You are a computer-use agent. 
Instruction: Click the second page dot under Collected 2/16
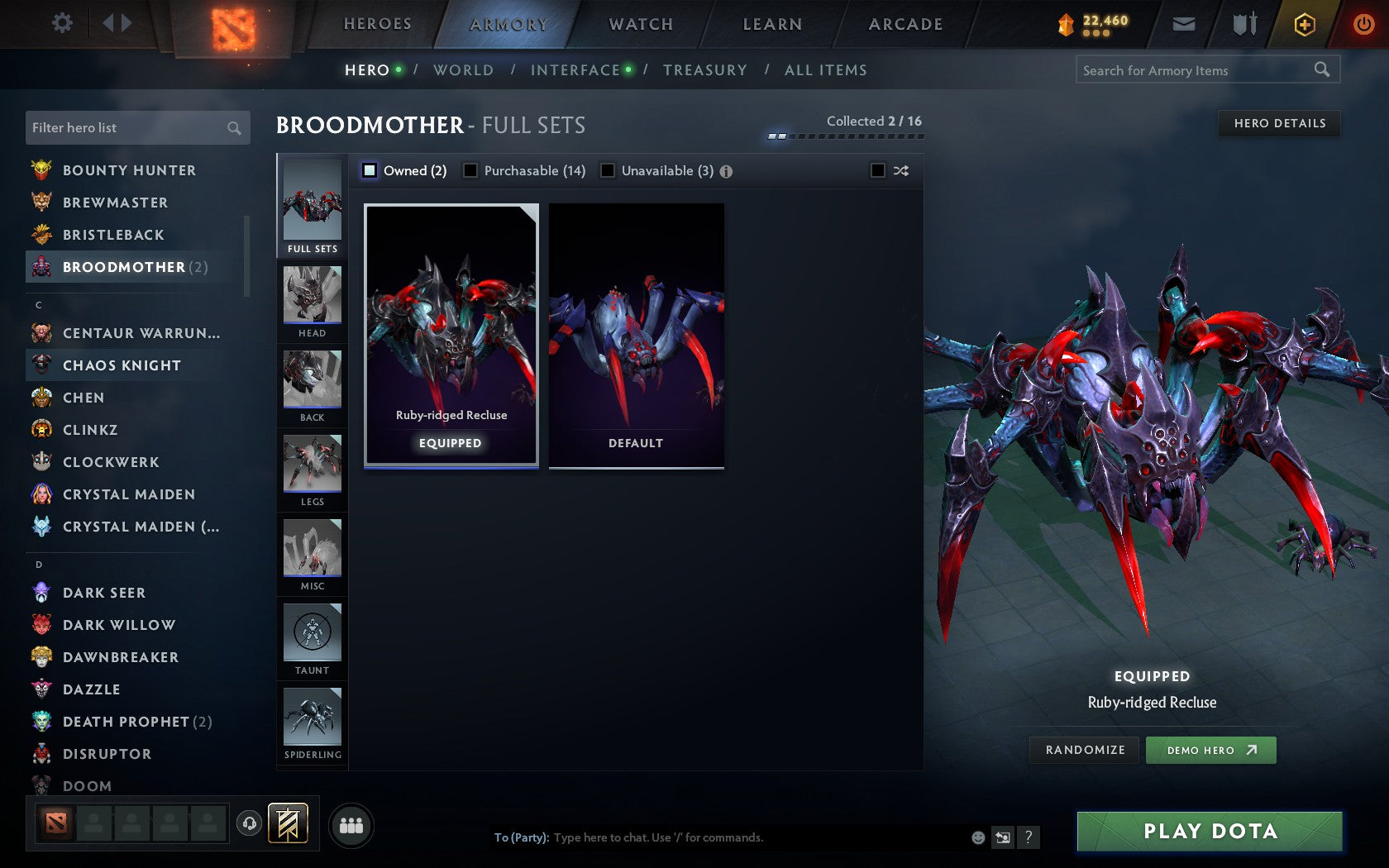click(x=780, y=136)
